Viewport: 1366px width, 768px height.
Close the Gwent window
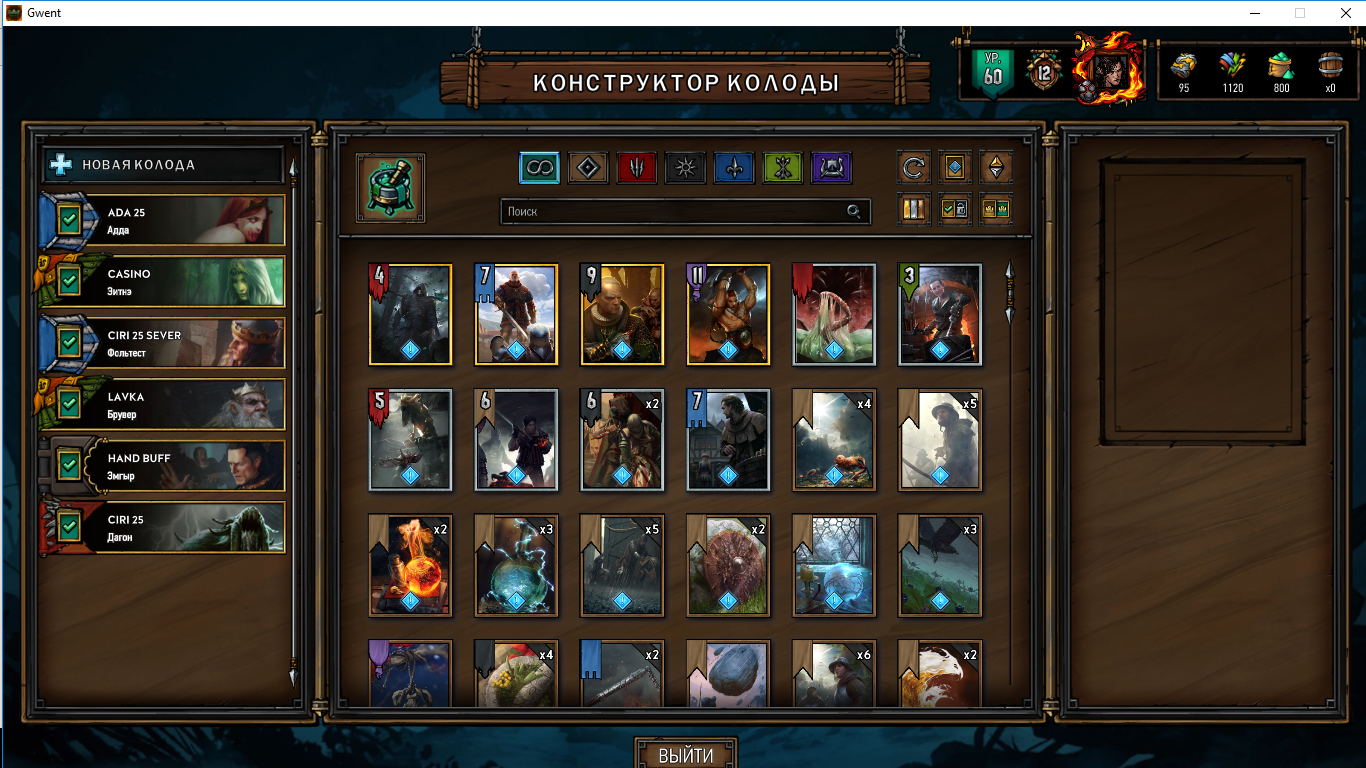pos(1342,13)
